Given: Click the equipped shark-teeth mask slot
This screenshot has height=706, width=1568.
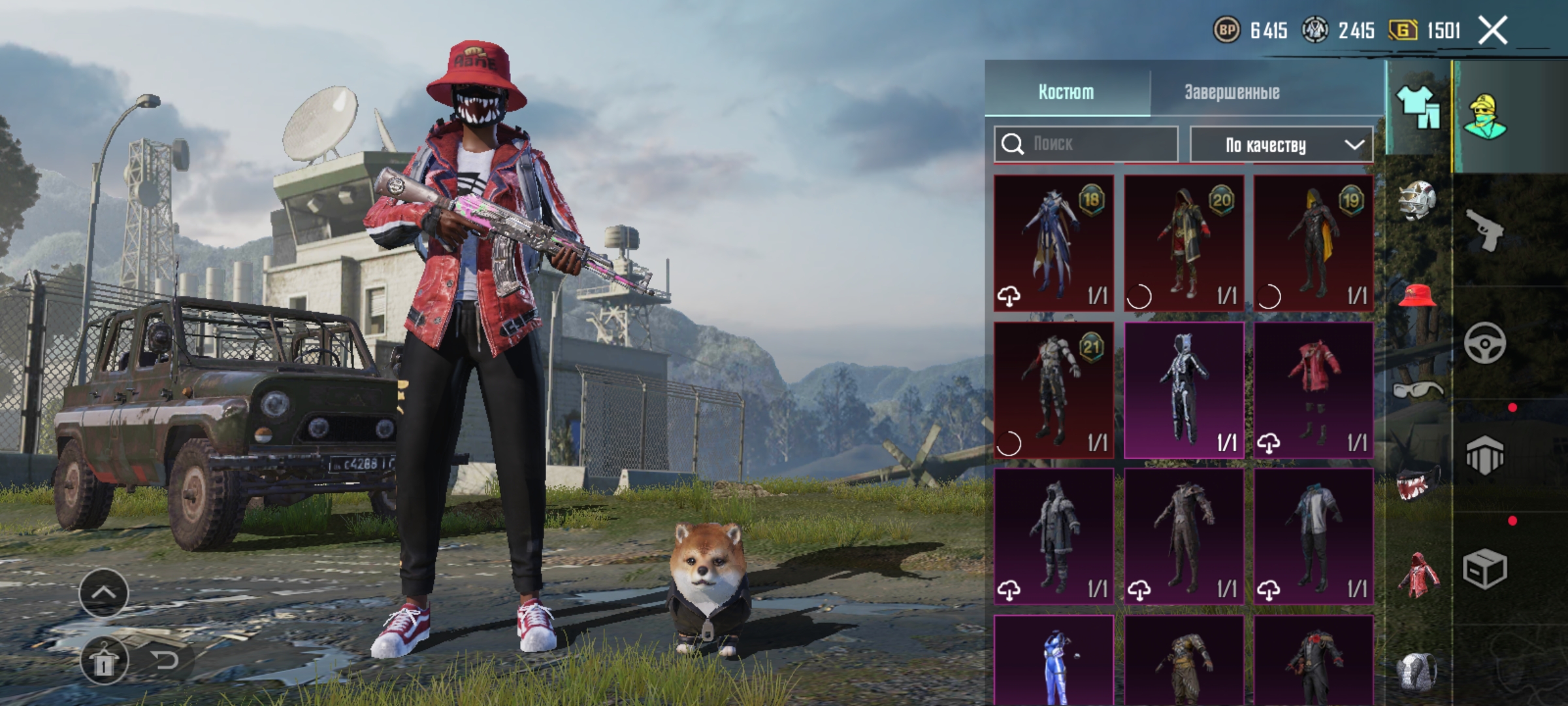Looking at the screenshot, I should pyautogui.click(x=1417, y=483).
